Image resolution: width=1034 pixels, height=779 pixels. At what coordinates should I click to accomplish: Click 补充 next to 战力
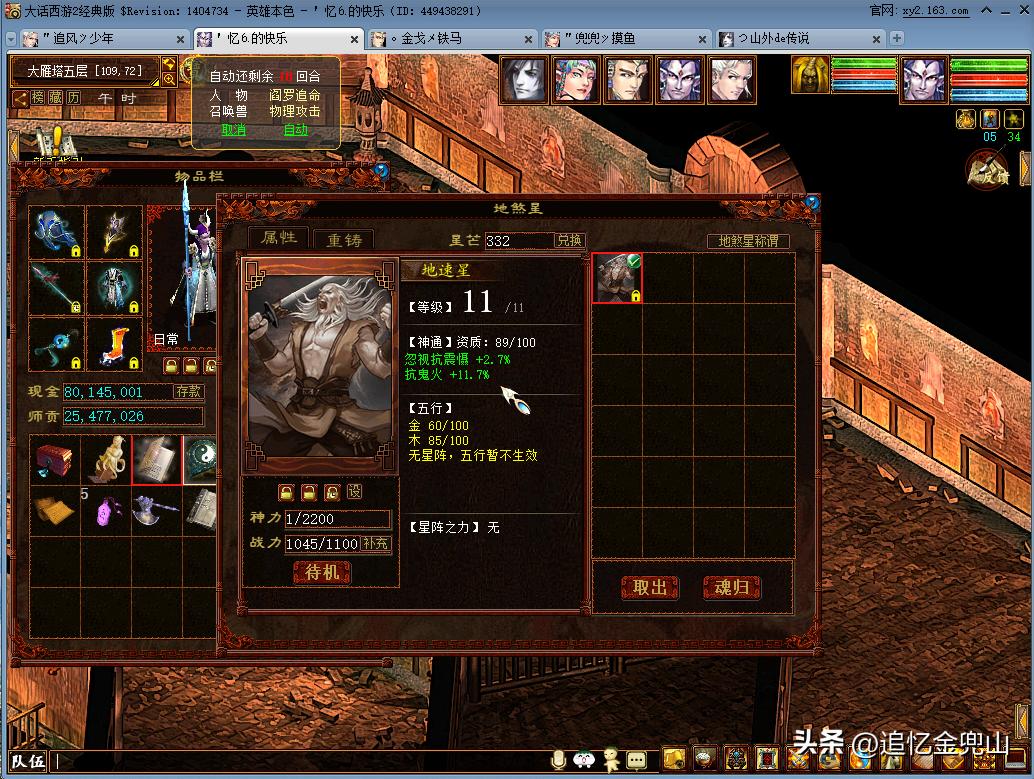pos(376,544)
